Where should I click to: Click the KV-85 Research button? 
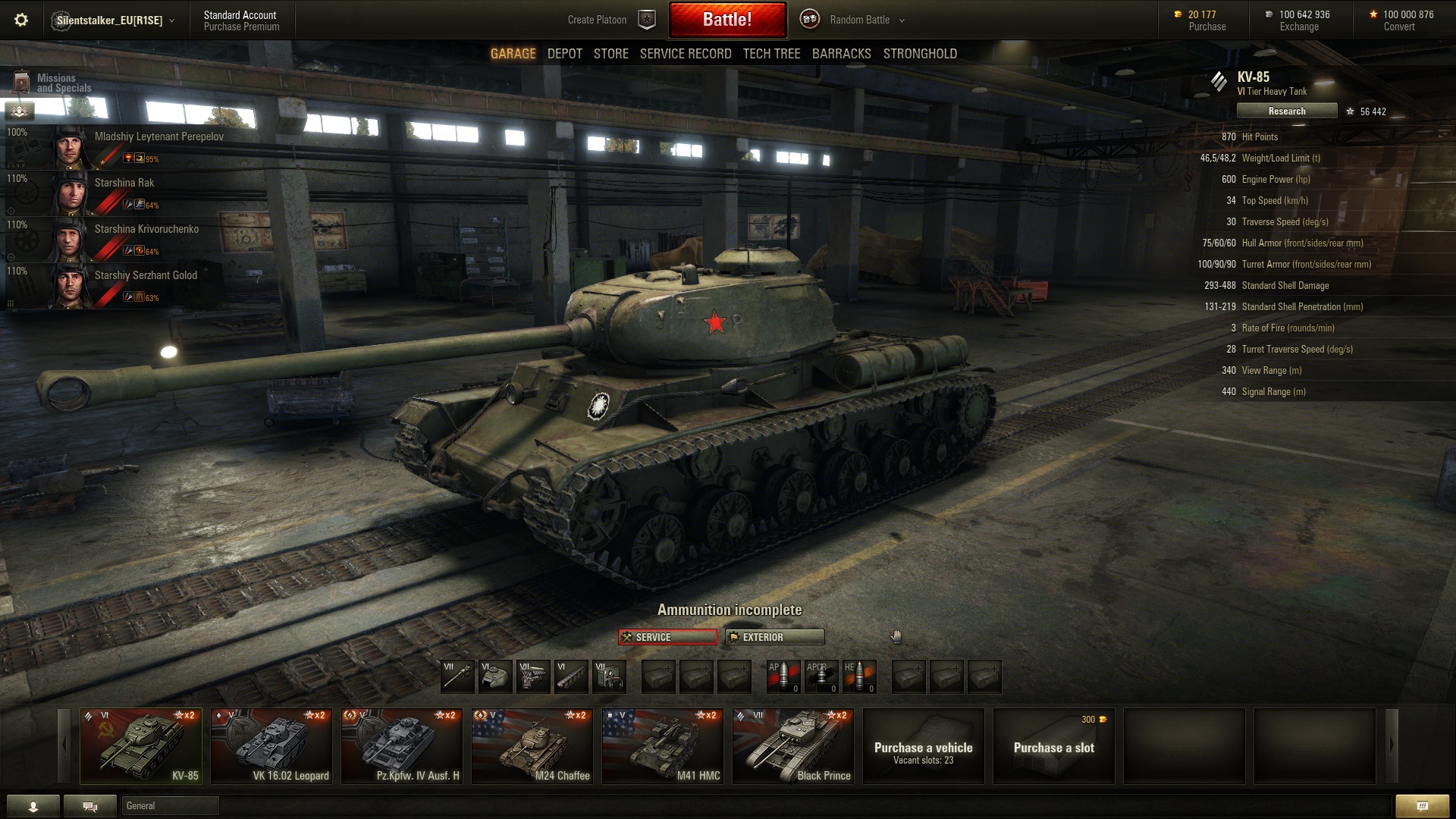[x=1286, y=111]
